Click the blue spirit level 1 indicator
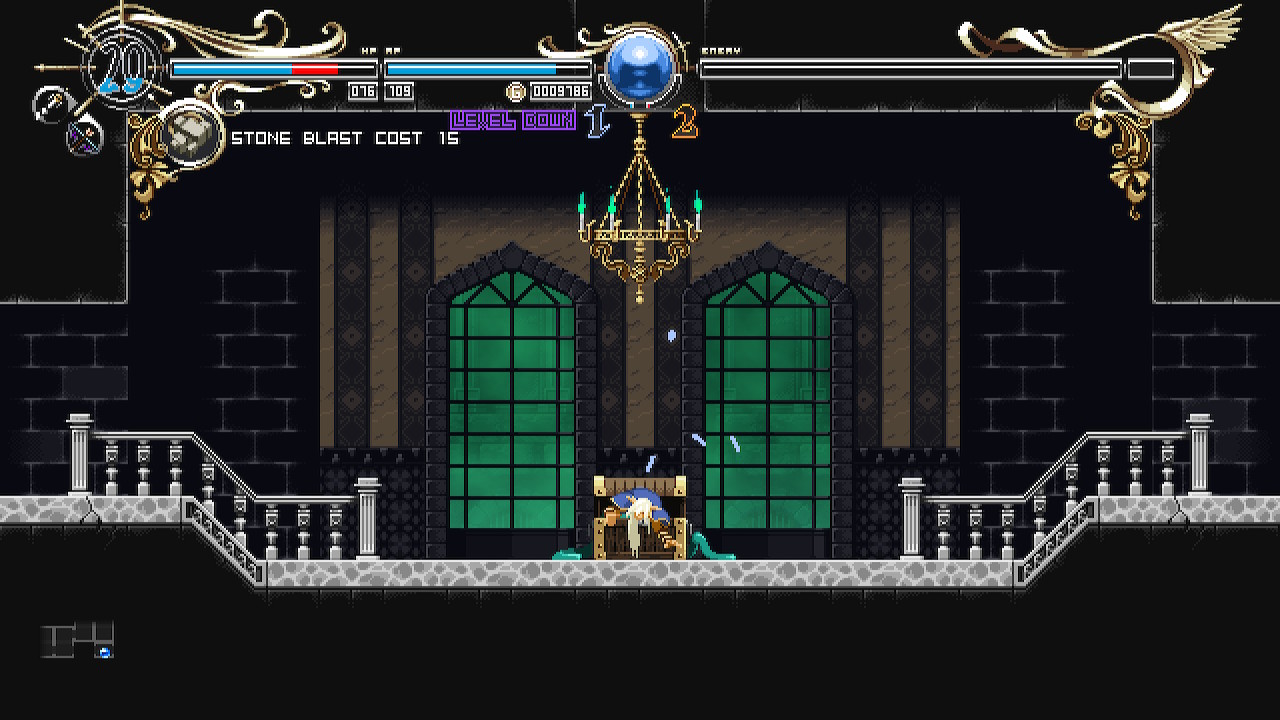This screenshot has width=1280, height=720. coord(598,122)
